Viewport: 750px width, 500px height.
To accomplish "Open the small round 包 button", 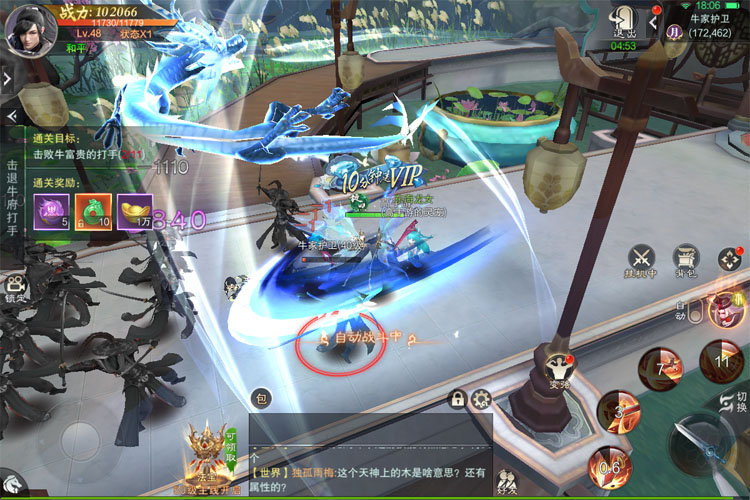I will pos(260,398).
